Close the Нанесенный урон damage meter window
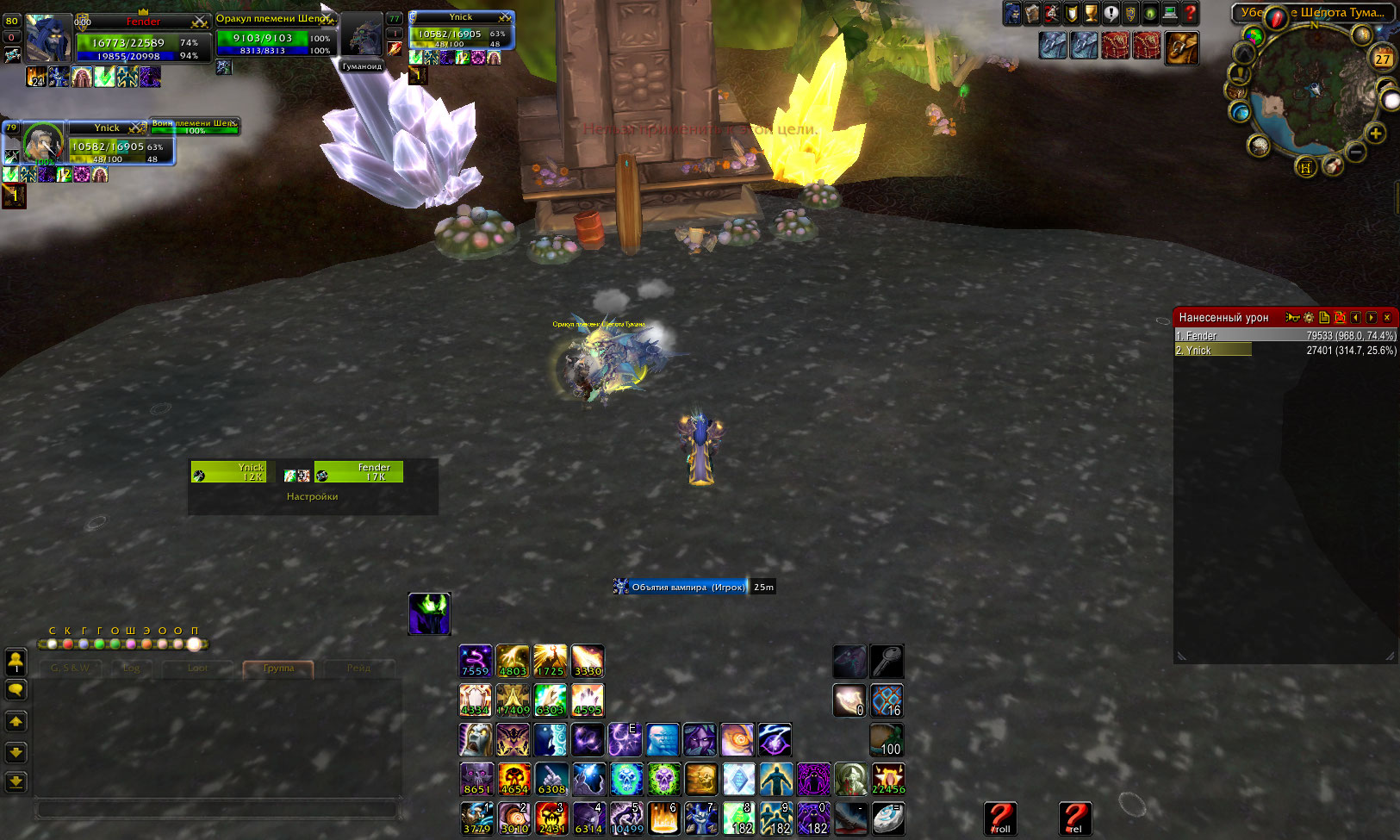The image size is (1400, 840). click(1387, 318)
